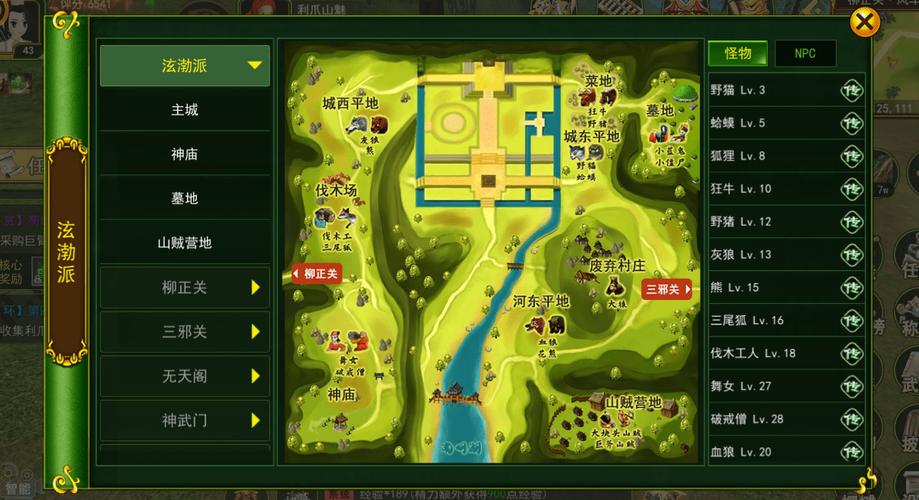Collapse the 泫渤派 region dropdown
This screenshot has height=500, width=919.
(x=255, y=66)
